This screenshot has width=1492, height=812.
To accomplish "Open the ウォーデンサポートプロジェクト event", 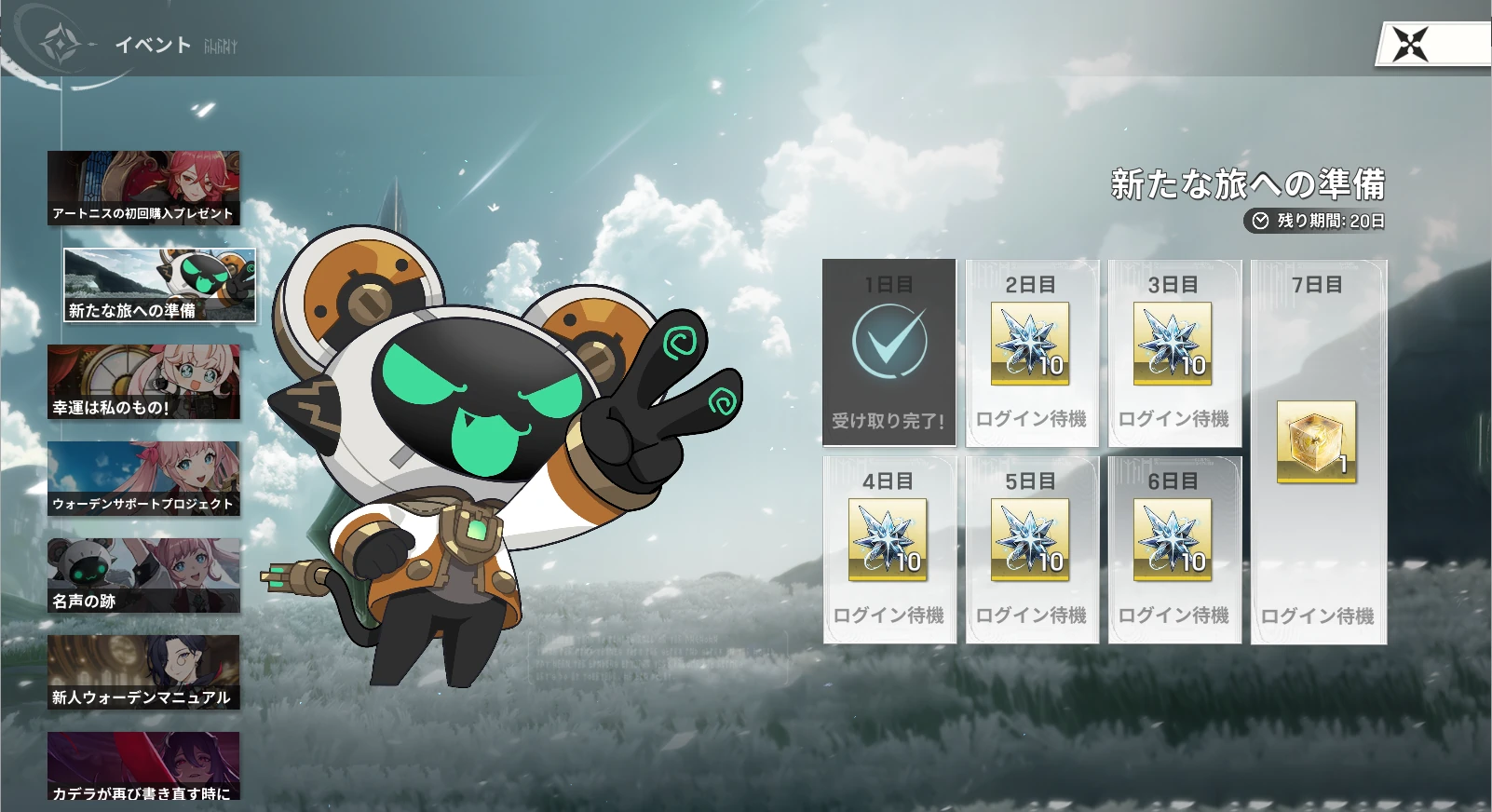I will click(143, 479).
